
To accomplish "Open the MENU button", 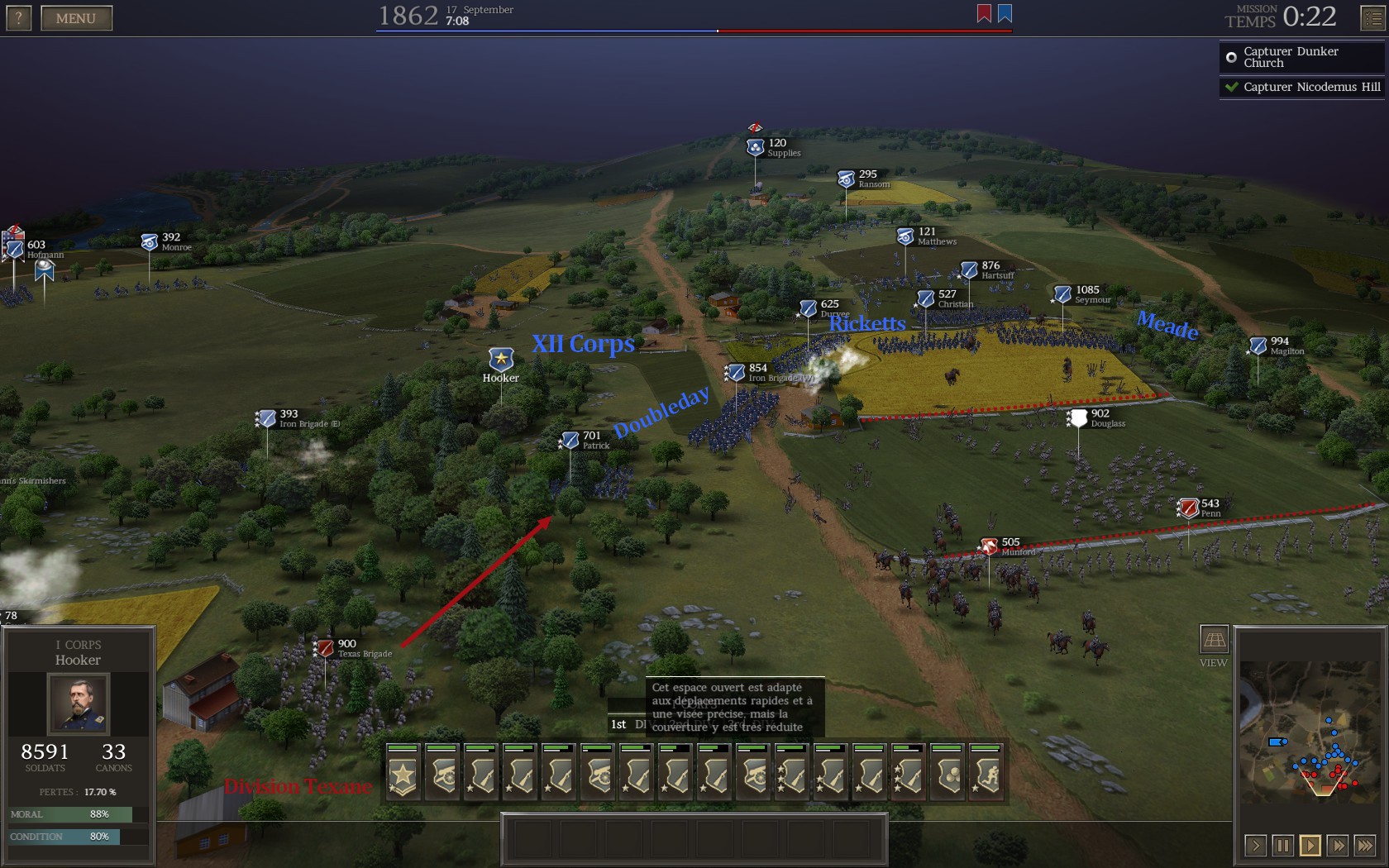I will pyautogui.click(x=76, y=18).
